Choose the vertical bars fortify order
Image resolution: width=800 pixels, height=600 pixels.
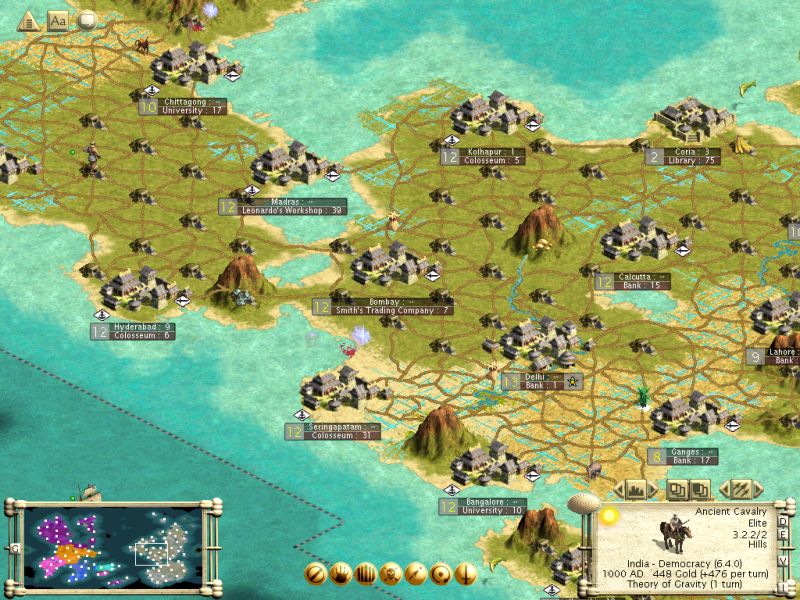(x=366, y=574)
